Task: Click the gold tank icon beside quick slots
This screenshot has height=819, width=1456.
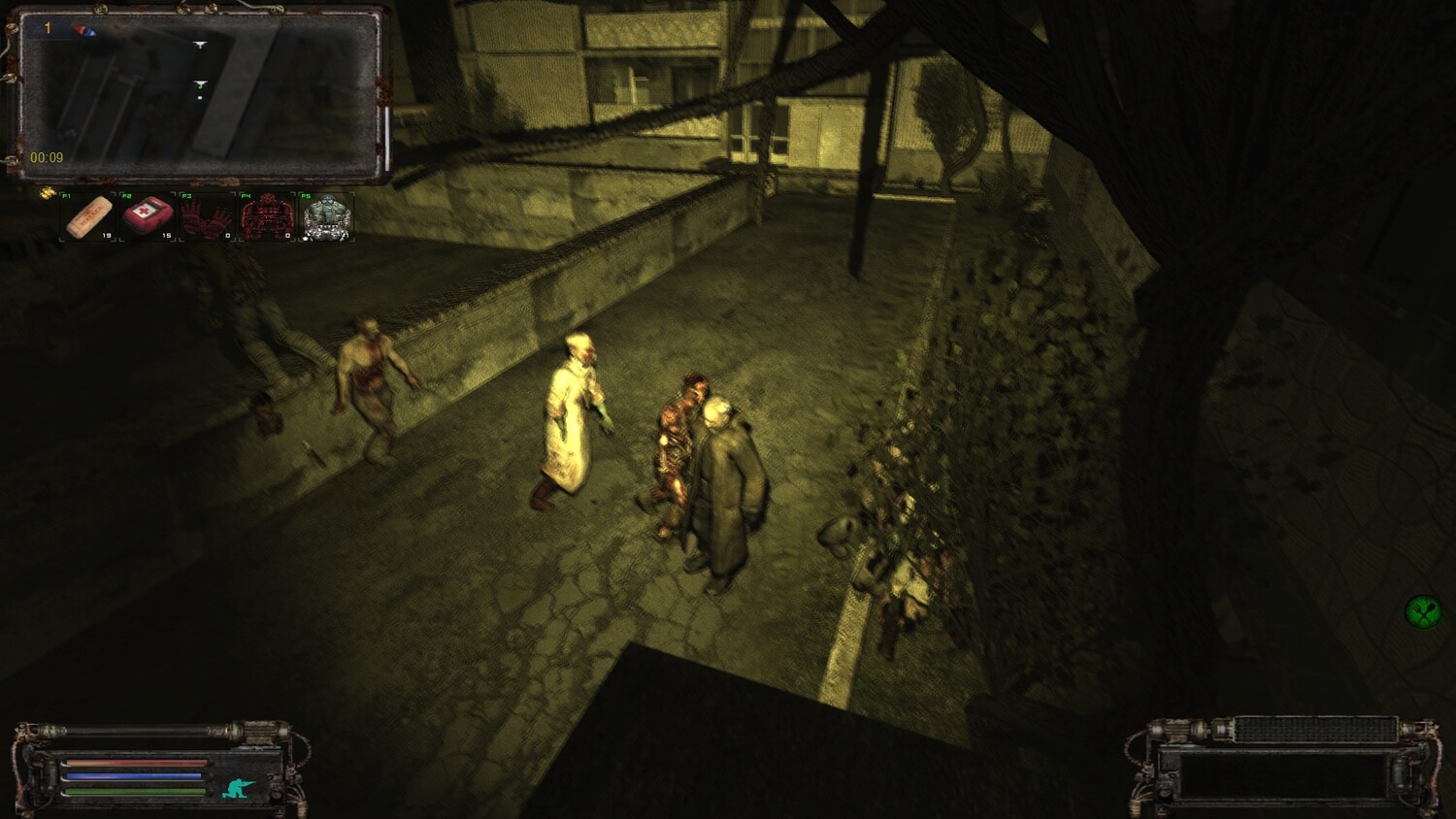Action: (48, 194)
